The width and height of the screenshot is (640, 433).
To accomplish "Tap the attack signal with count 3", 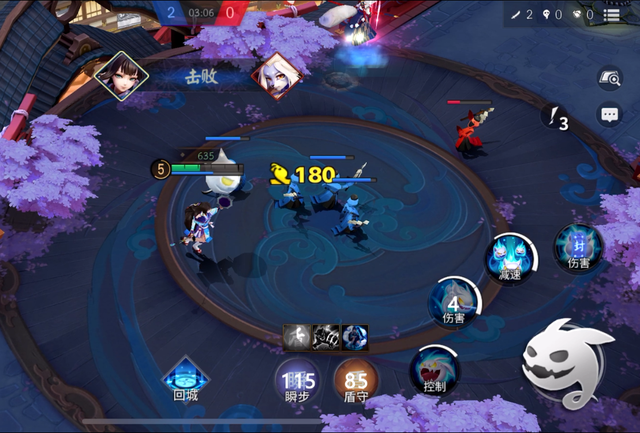I will pyautogui.click(x=555, y=118).
